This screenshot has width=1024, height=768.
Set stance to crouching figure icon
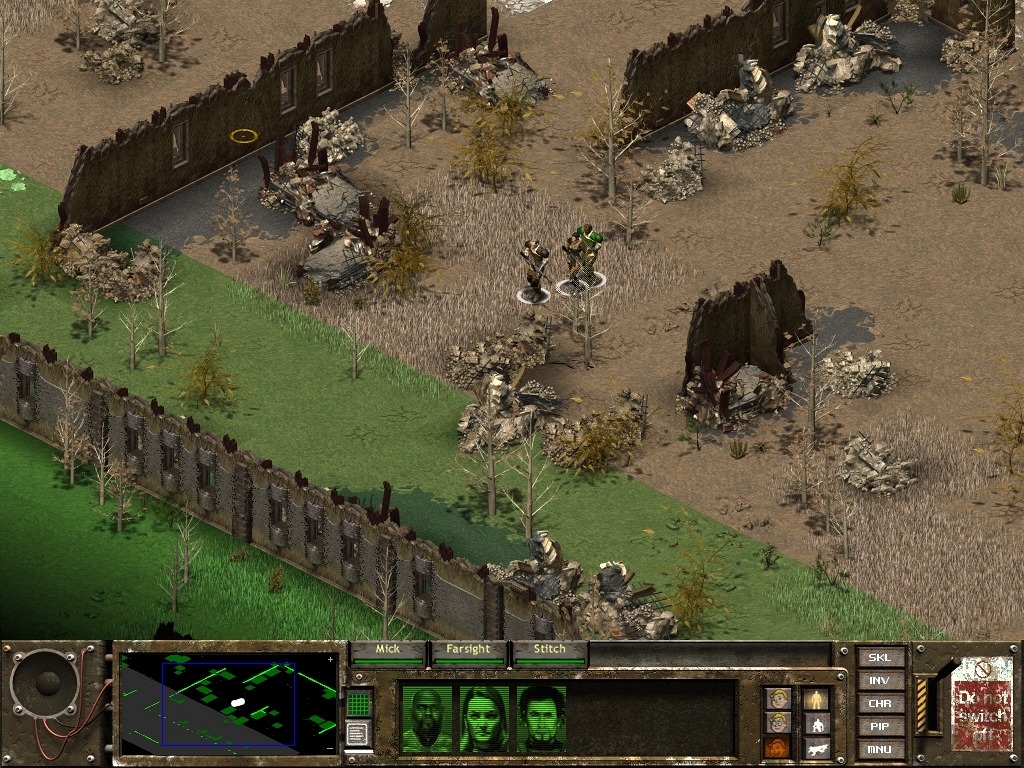click(816, 722)
